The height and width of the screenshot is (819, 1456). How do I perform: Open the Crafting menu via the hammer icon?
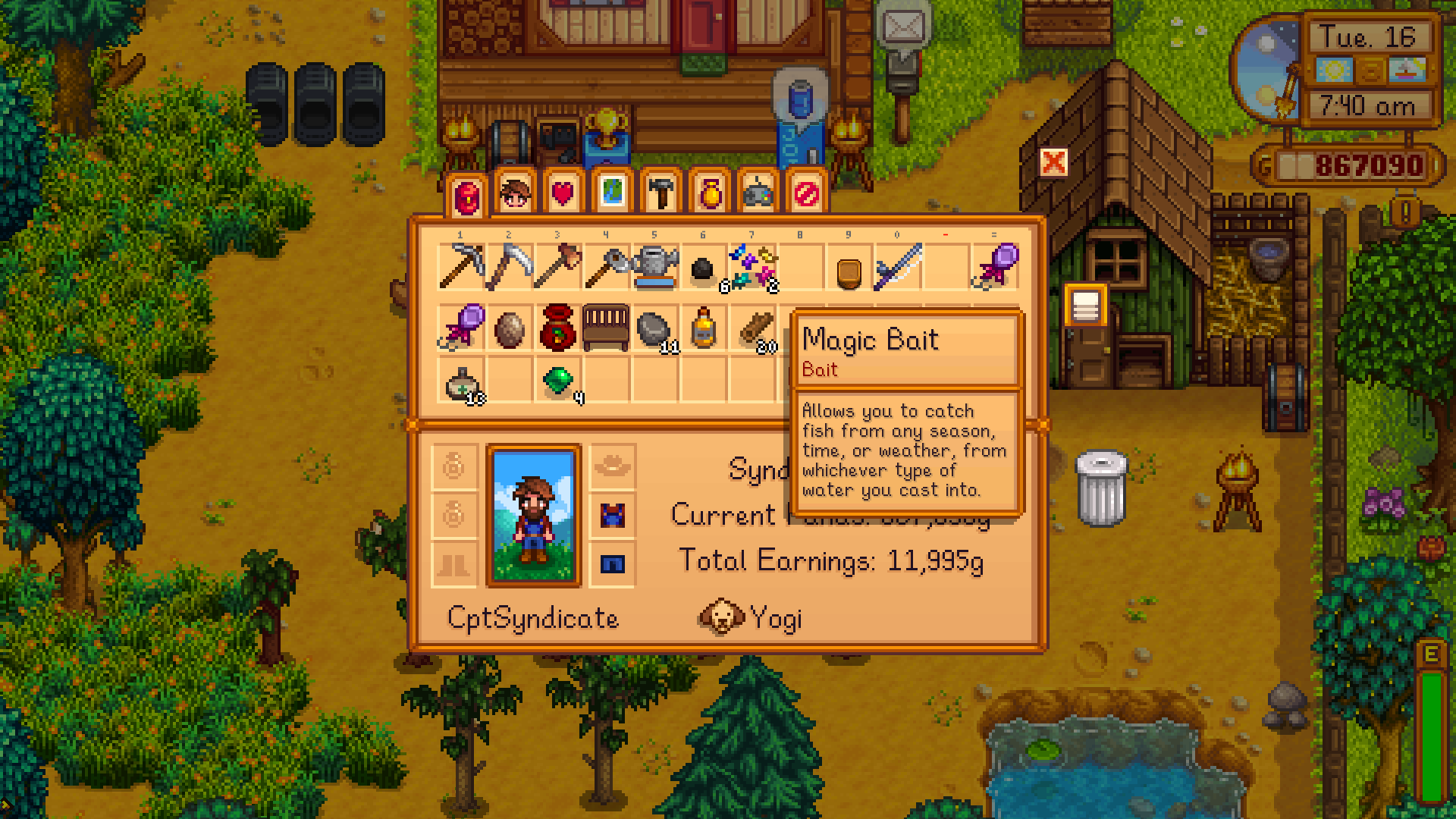661,193
